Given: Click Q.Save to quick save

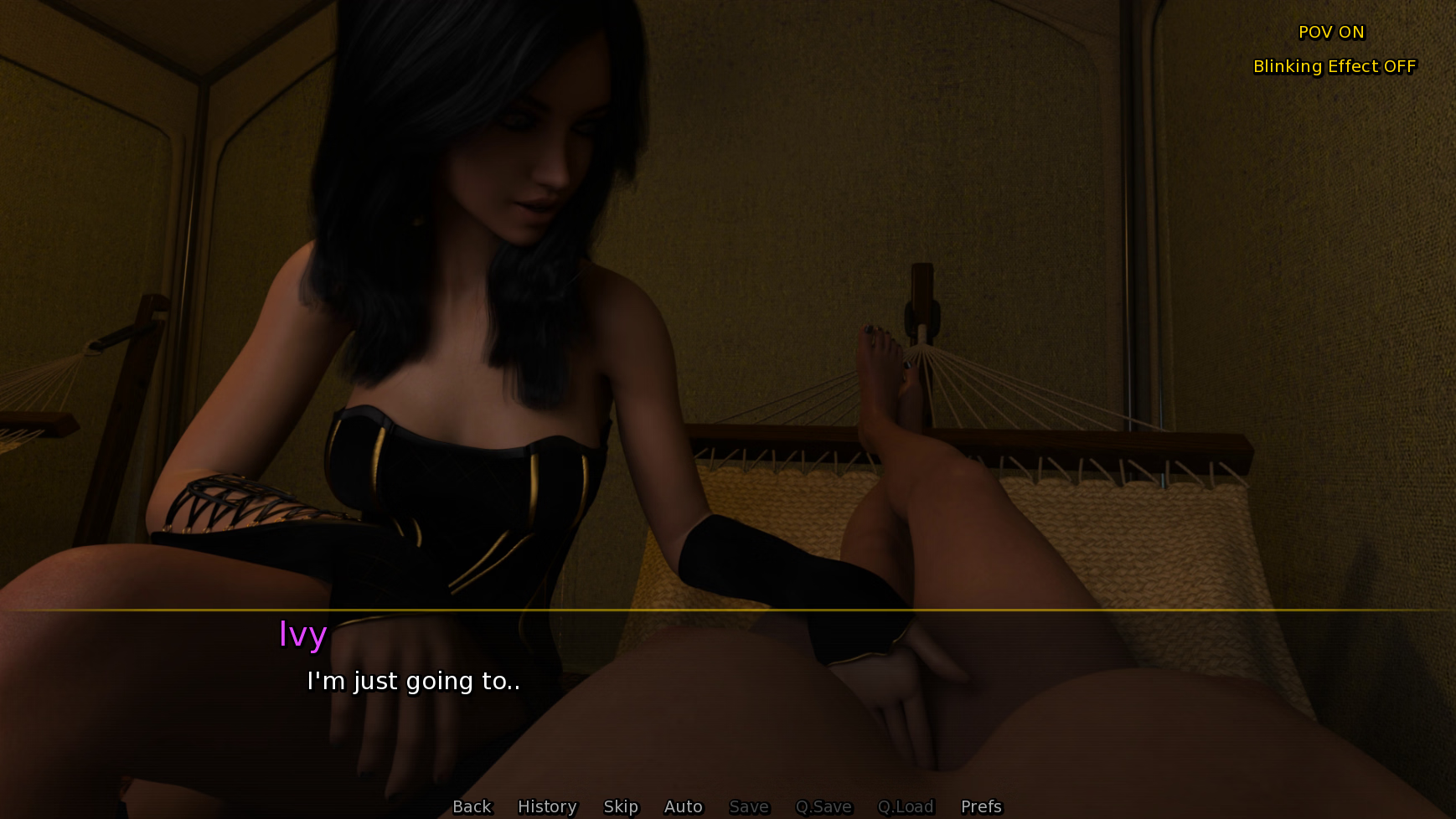Looking at the screenshot, I should point(824,806).
